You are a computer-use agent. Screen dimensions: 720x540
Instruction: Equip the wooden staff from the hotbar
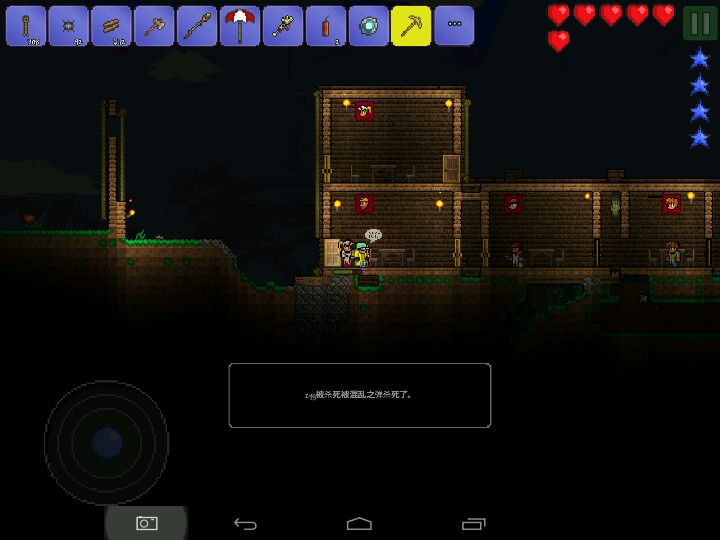[x=197, y=26]
